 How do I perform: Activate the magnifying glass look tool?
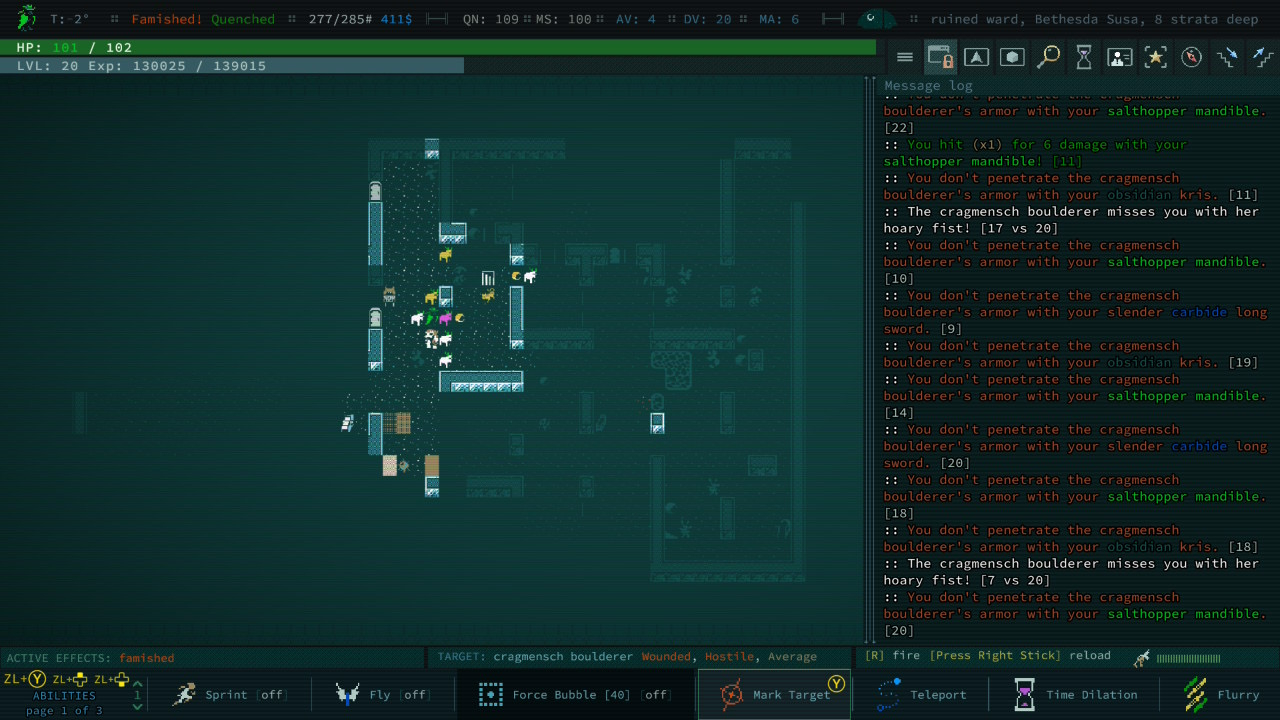pos(1048,58)
